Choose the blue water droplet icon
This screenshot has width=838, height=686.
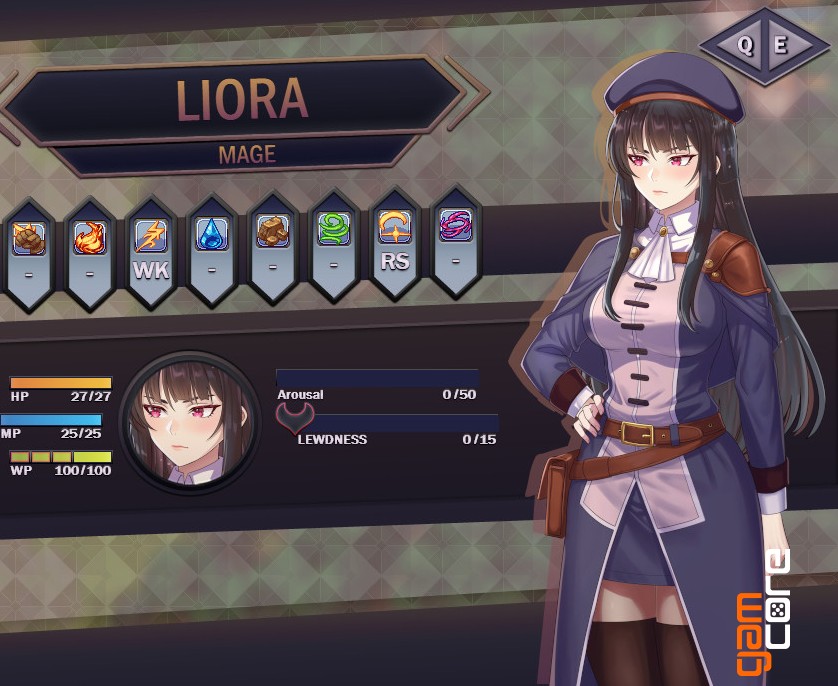pyautogui.click(x=211, y=236)
